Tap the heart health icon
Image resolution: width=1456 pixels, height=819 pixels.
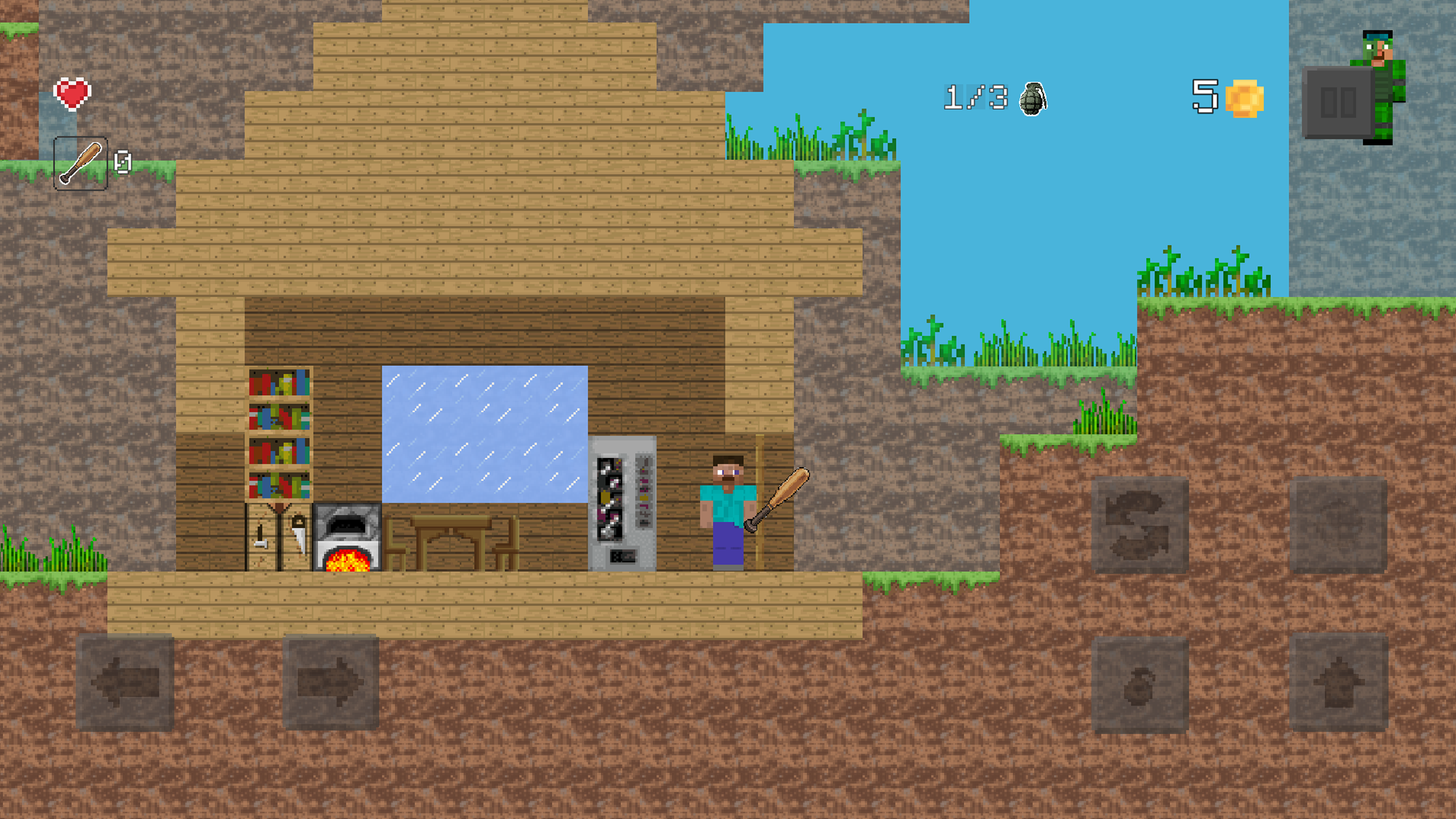click(72, 93)
